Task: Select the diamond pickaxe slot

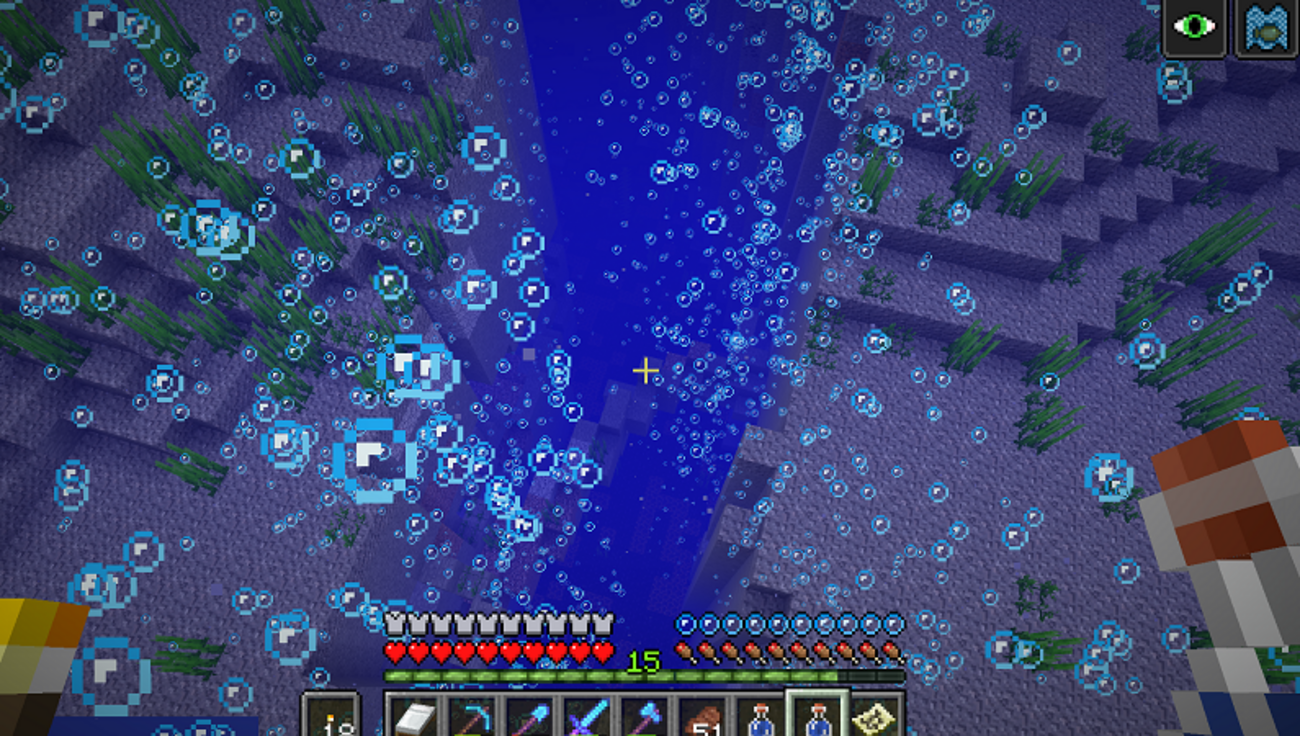Action: 470,716
